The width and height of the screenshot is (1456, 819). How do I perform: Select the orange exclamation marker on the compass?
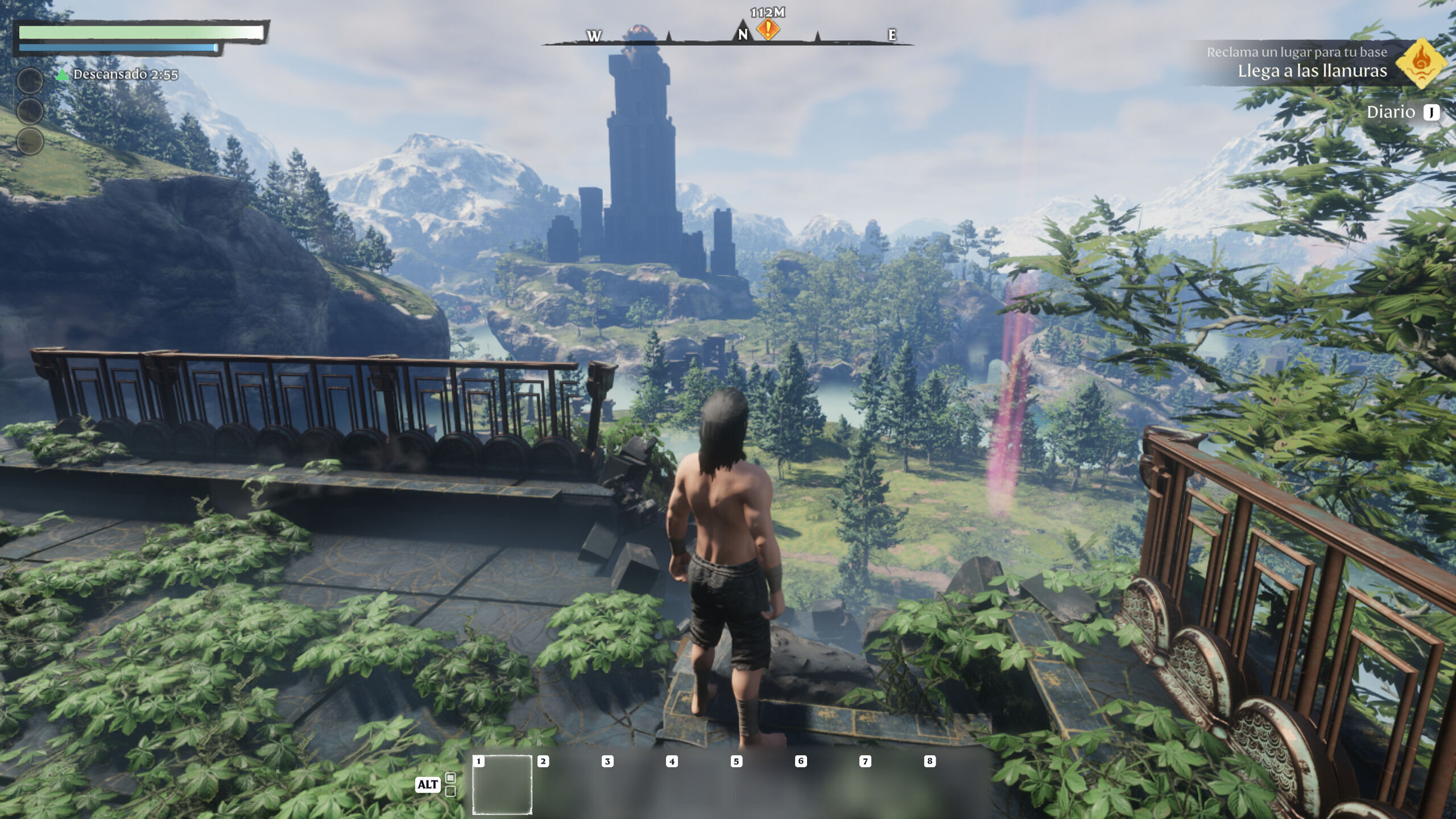[768, 29]
